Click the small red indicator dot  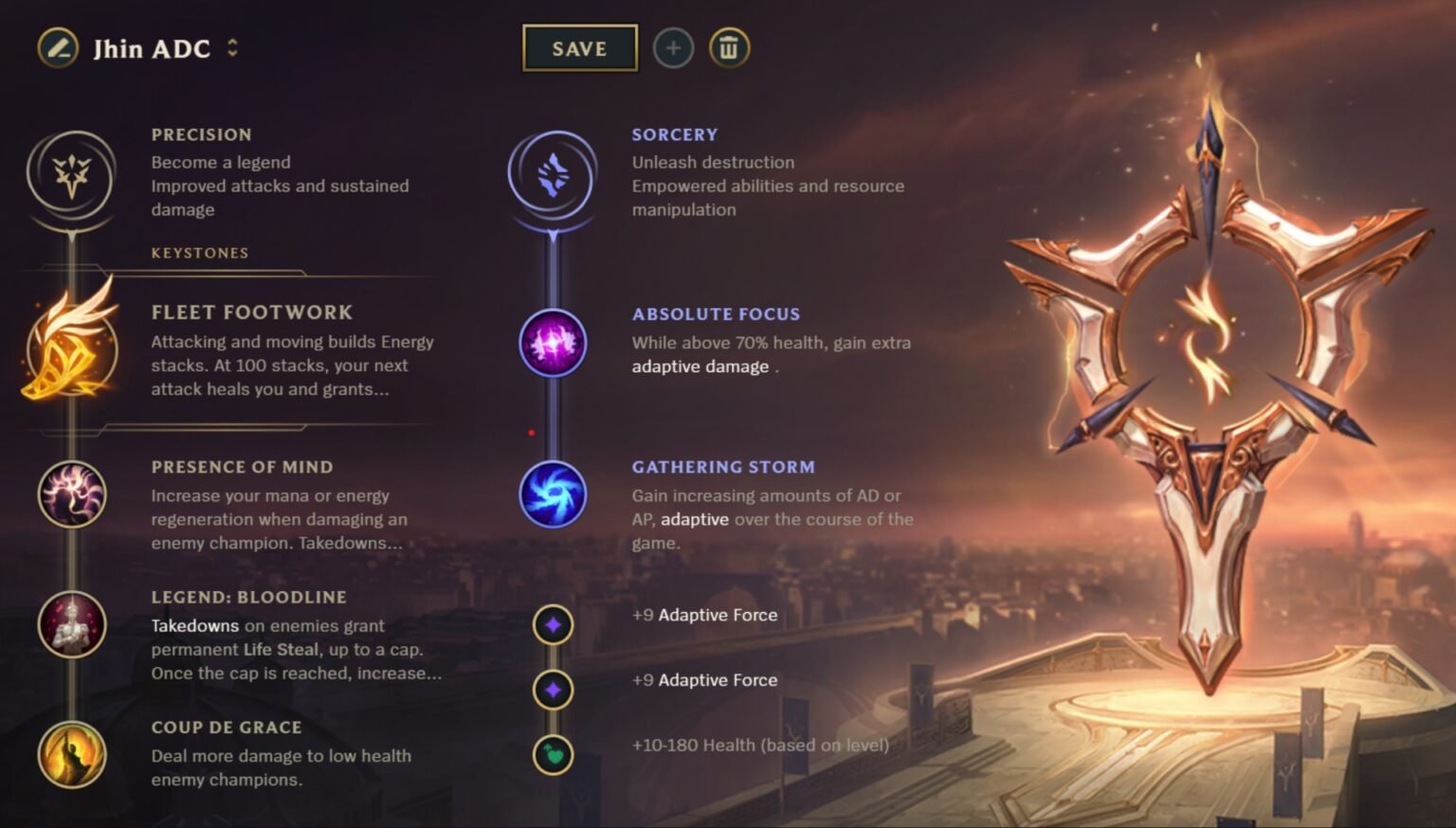tap(531, 432)
